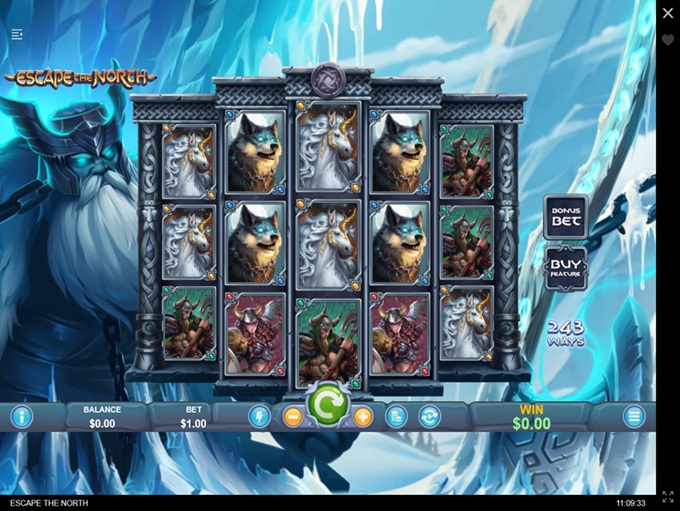Image resolution: width=680 pixels, height=511 pixels.
Task: Open the Buy Feature option
Action: [x=566, y=269]
